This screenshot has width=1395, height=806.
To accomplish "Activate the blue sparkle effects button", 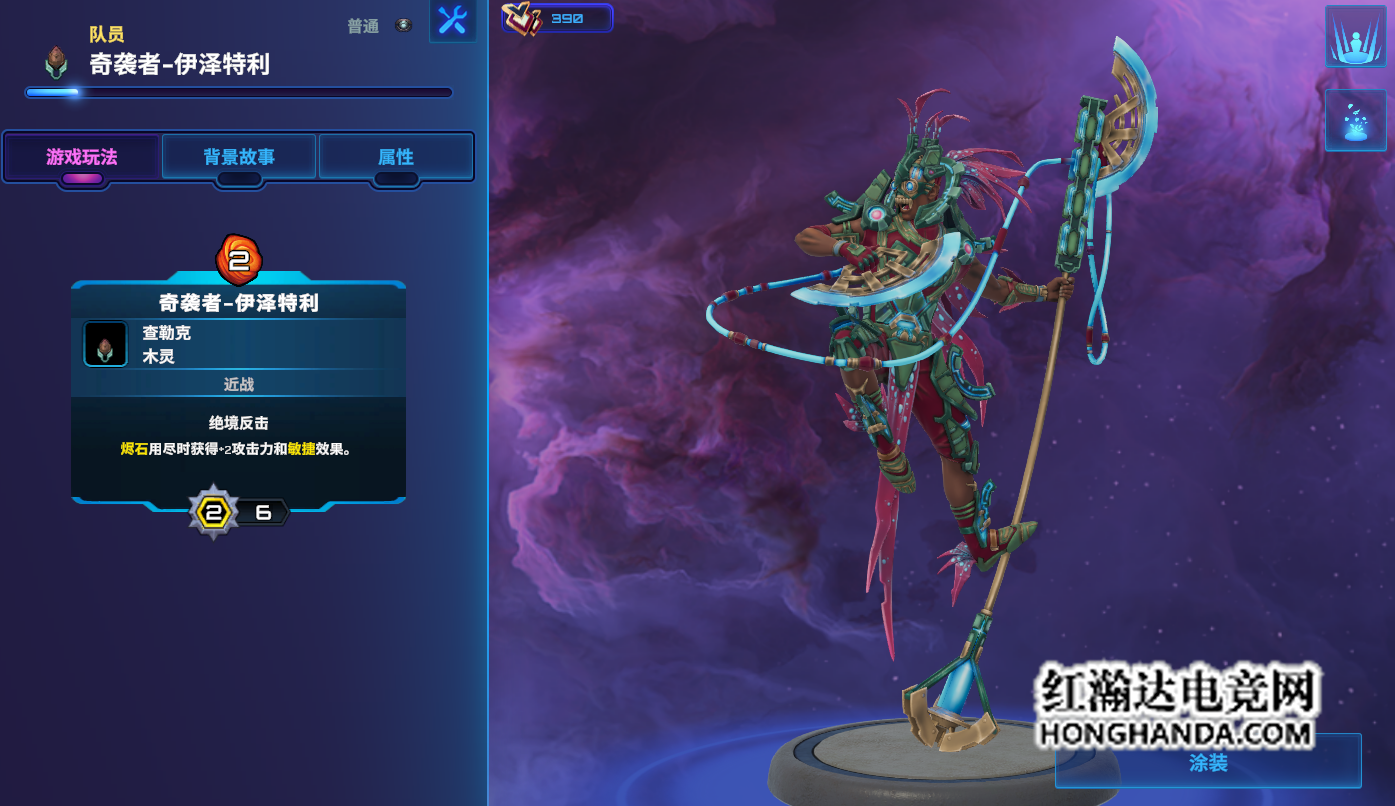I will tap(1355, 121).
